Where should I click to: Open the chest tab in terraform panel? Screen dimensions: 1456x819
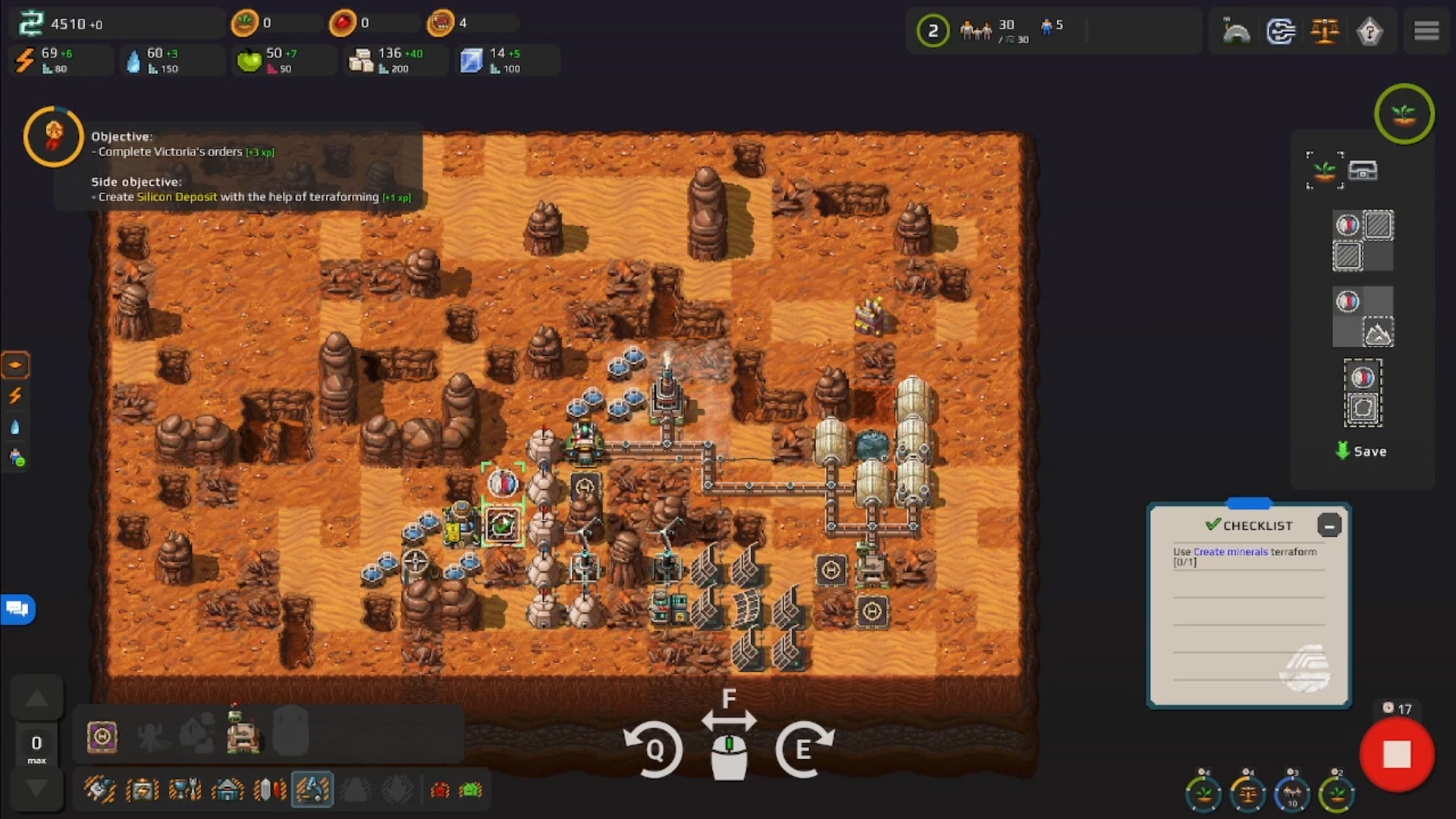point(1363,171)
